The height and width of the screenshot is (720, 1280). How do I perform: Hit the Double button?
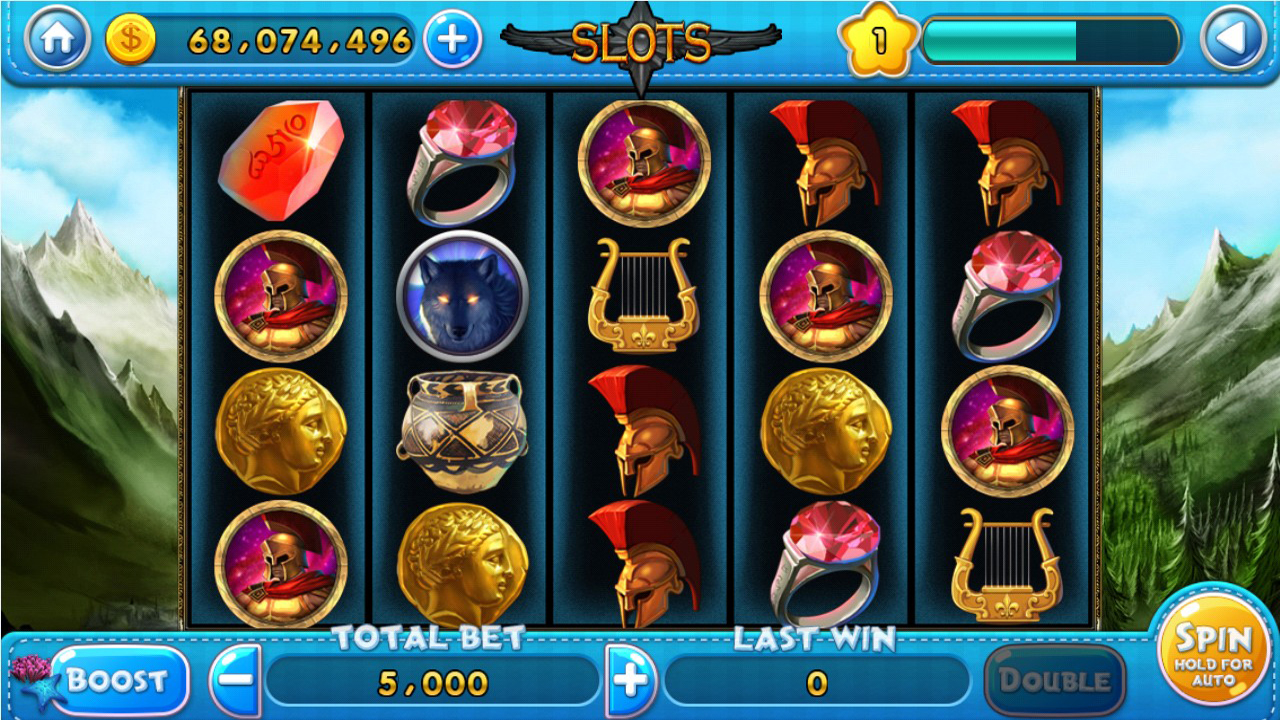(x=1054, y=681)
